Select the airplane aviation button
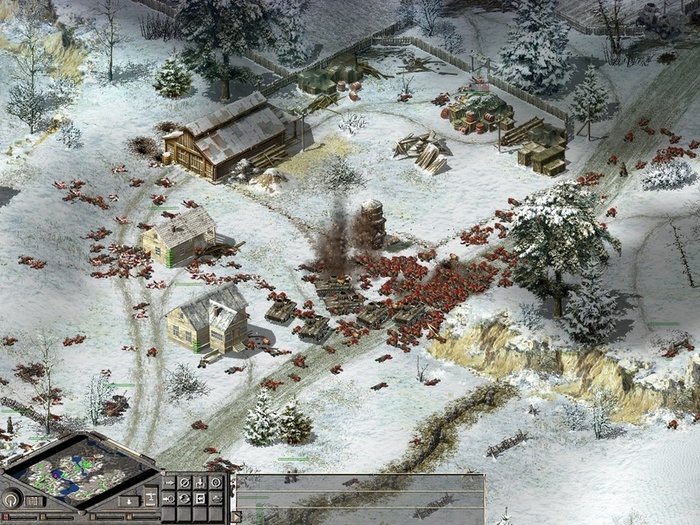This screenshot has width=700, height=525. pos(151,495)
